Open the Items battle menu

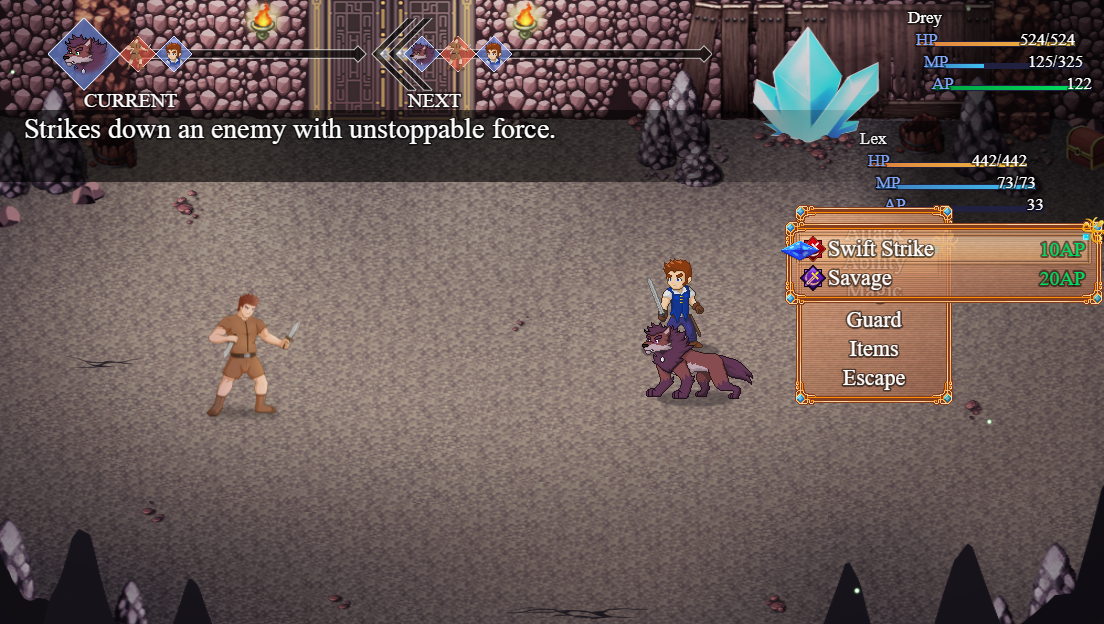click(873, 349)
